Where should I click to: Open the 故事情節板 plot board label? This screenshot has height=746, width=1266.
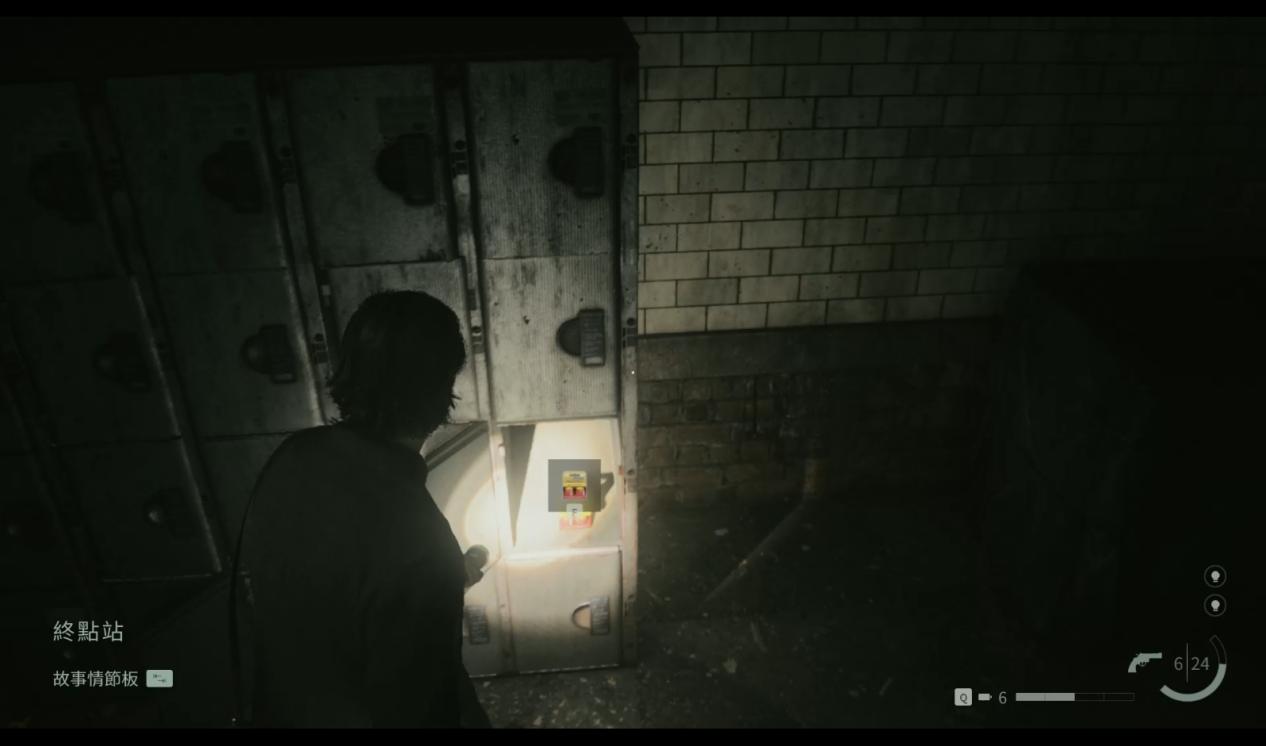[x=96, y=679]
